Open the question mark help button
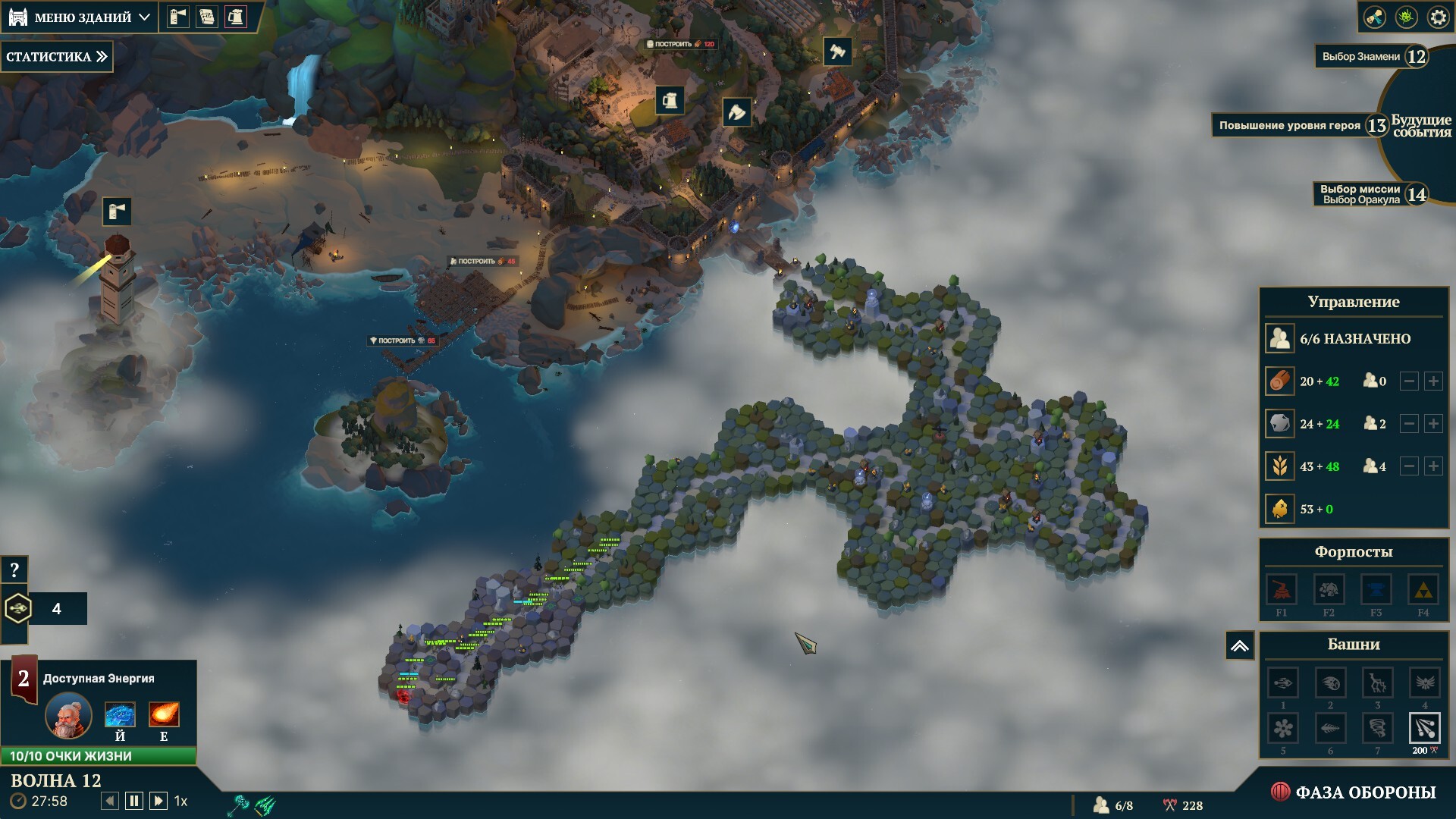 (x=14, y=570)
